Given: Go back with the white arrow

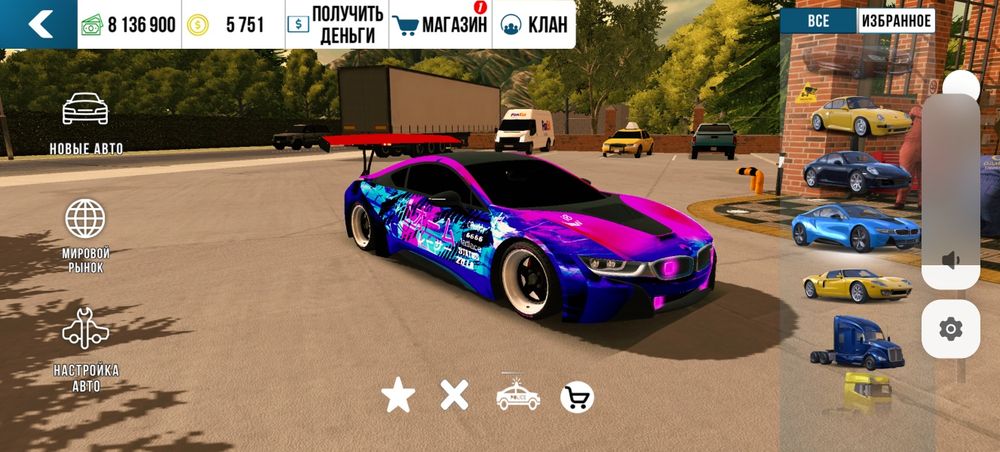Looking at the screenshot, I should coord(39,25).
